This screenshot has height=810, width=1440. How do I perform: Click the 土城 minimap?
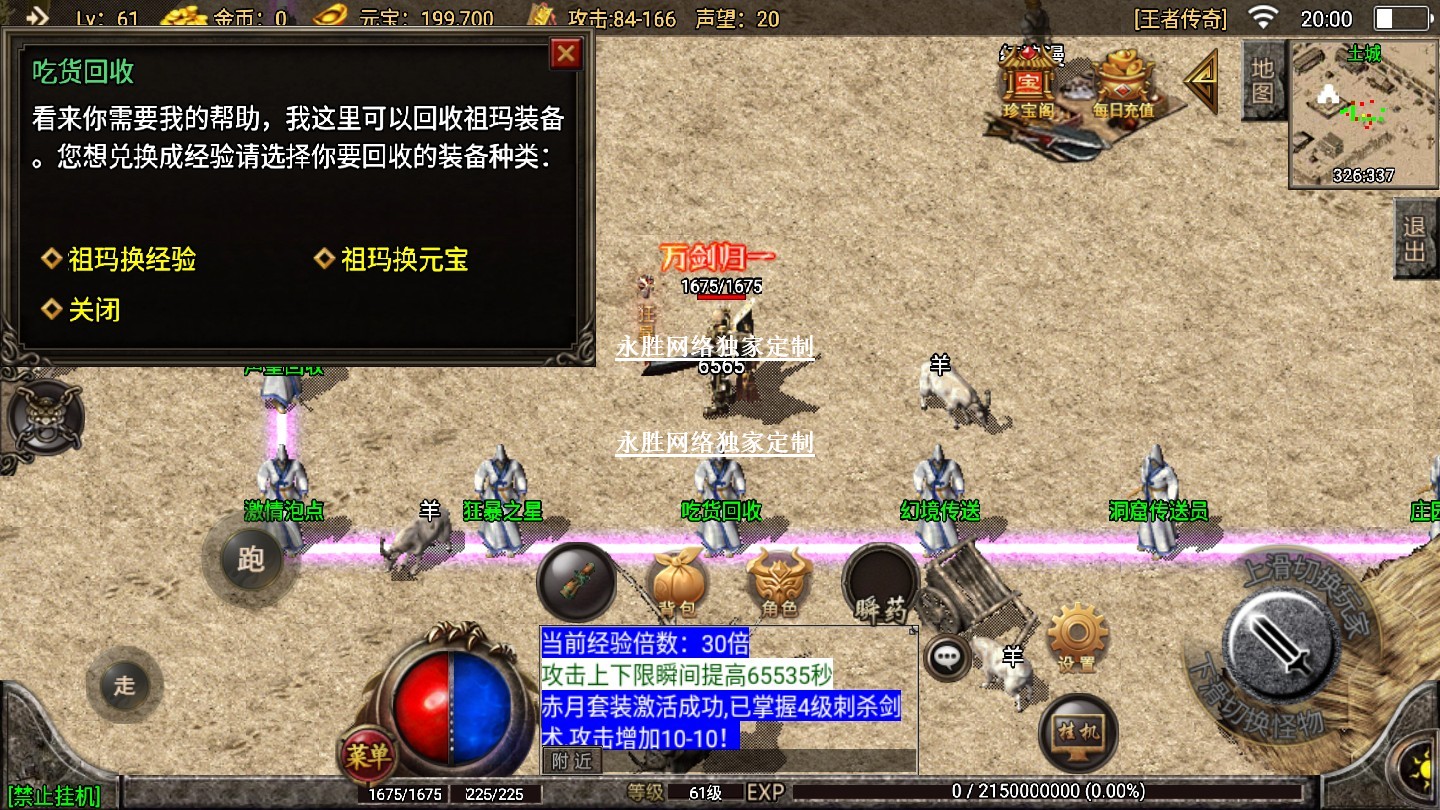[1362, 115]
